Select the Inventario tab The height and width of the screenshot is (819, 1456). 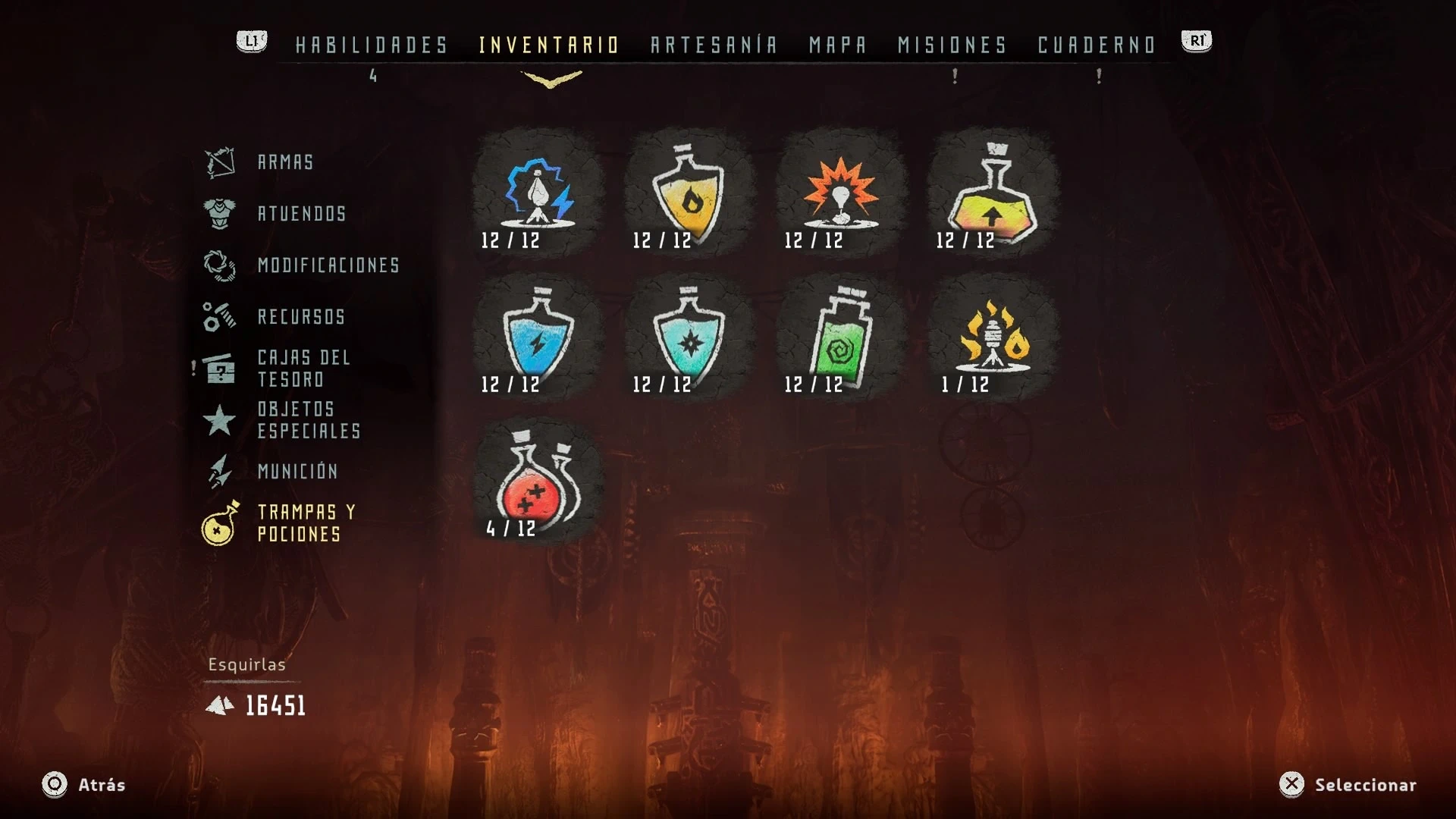tap(549, 45)
